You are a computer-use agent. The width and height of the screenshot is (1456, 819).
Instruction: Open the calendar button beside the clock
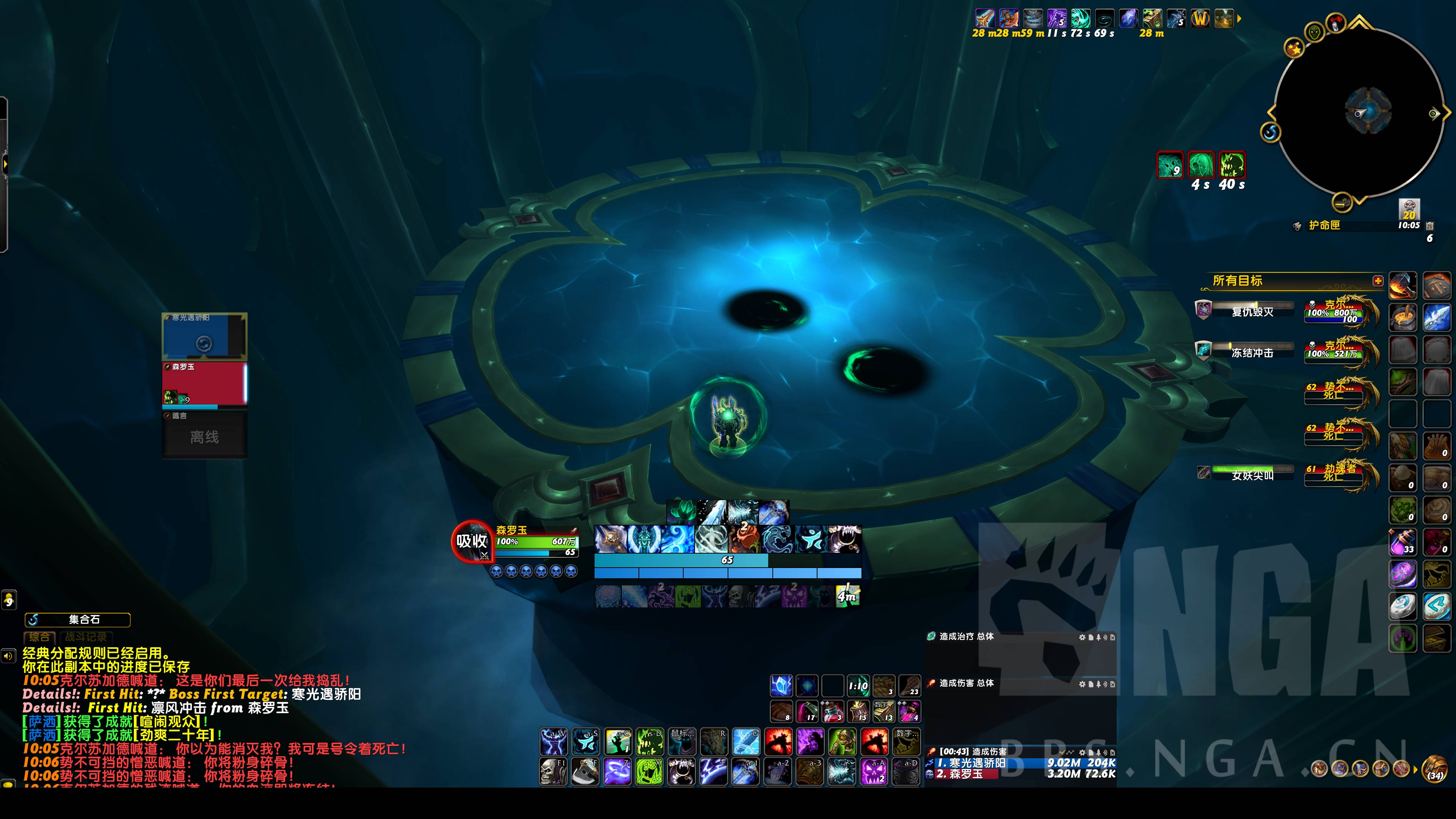click(x=1429, y=226)
